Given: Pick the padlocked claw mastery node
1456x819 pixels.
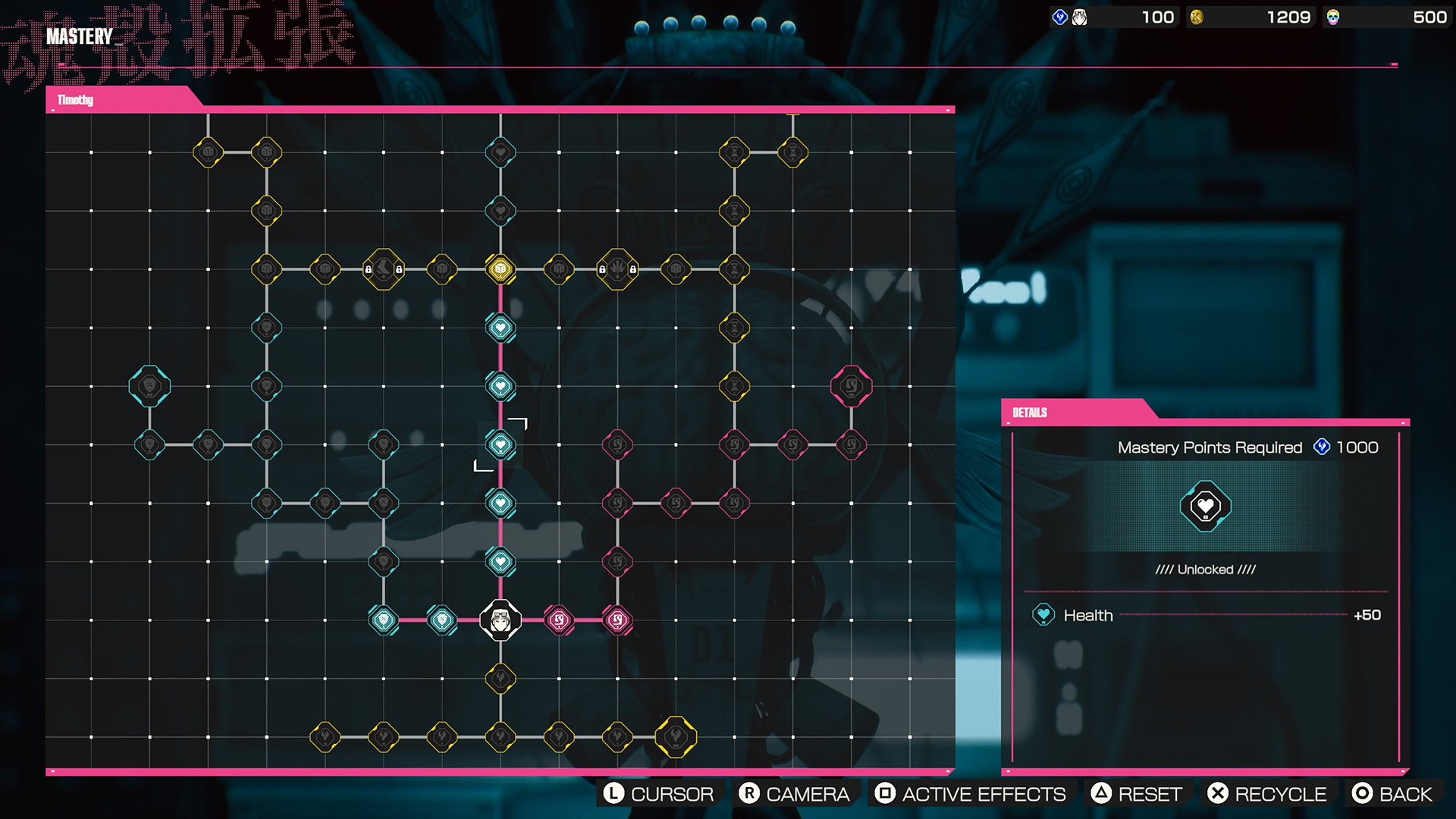Looking at the screenshot, I should point(617,269).
